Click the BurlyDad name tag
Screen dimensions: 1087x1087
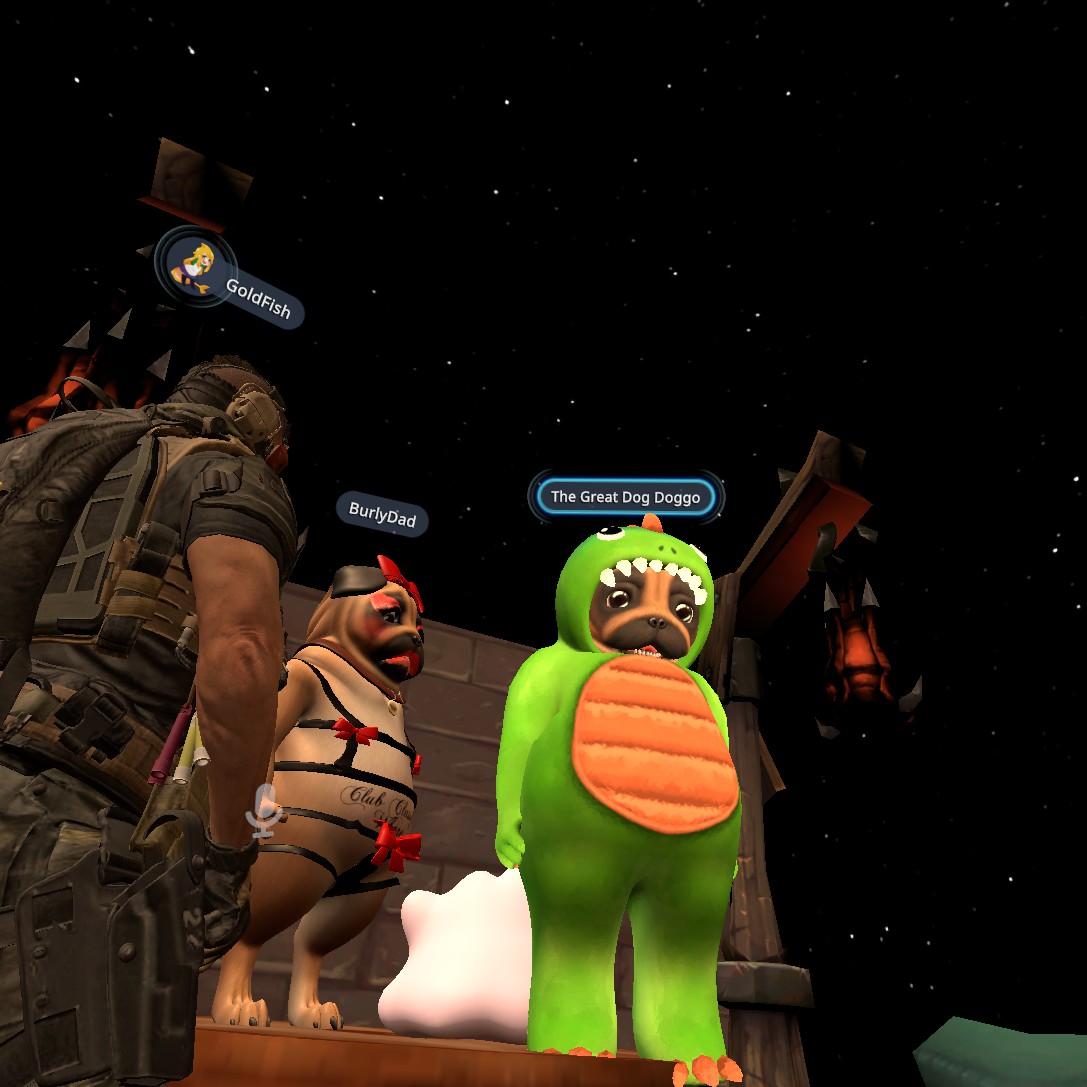click(x=382, y=514)
